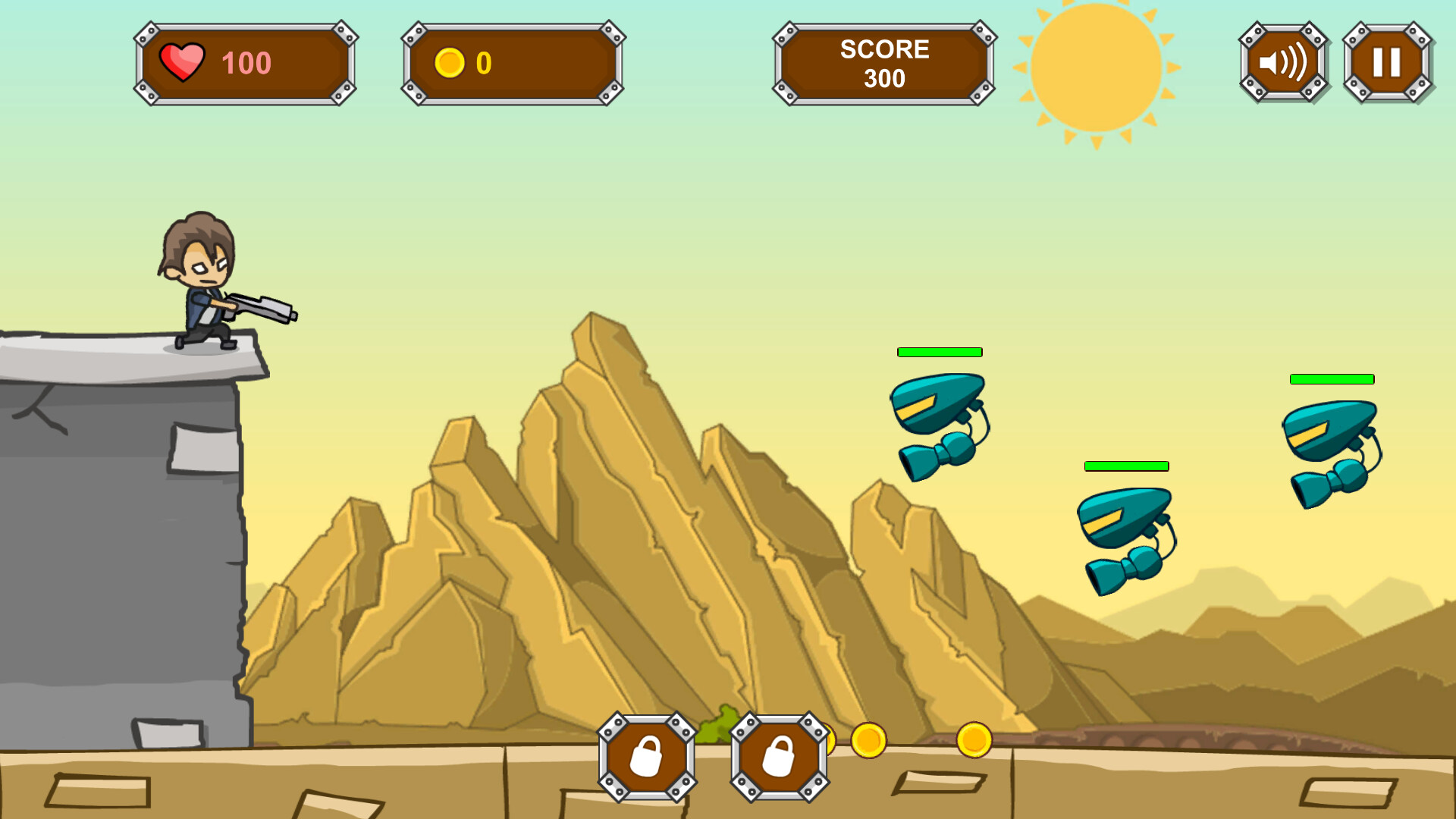Click the red heart health icon
This screenshot has width=1456, height=819.
[x=182, y=62]
